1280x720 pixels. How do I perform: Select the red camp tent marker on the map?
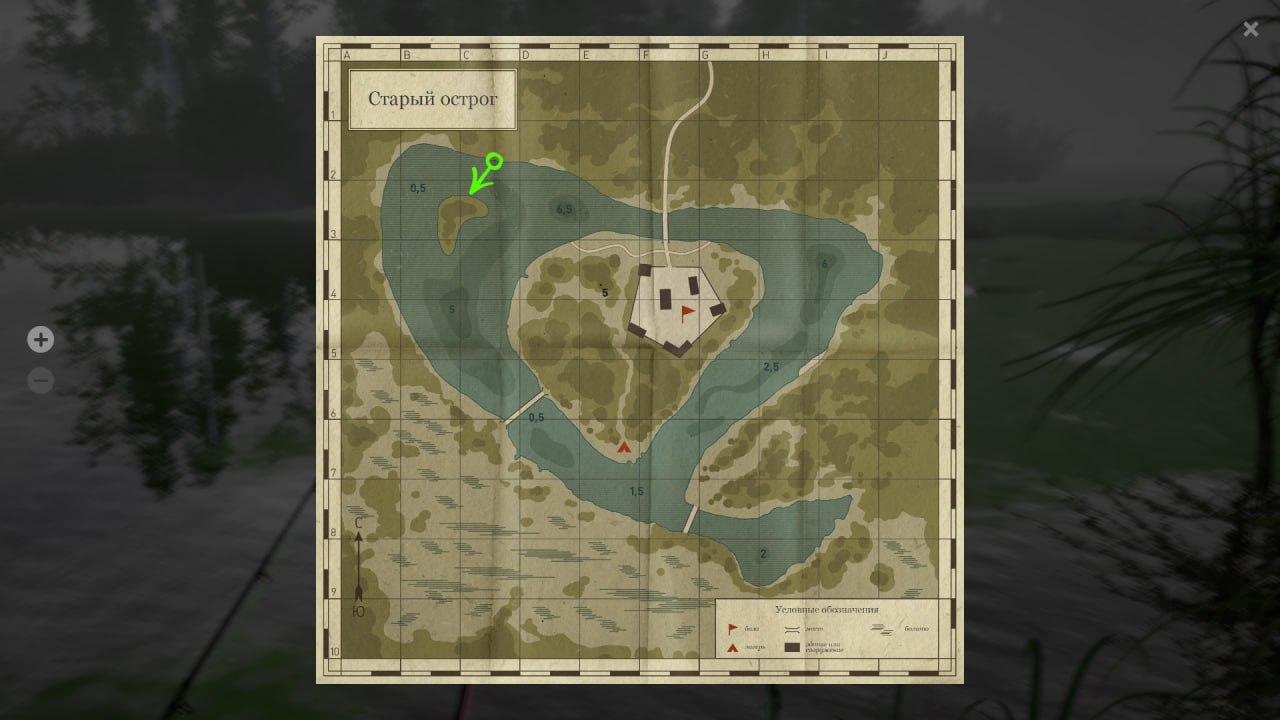click(623, 447)
